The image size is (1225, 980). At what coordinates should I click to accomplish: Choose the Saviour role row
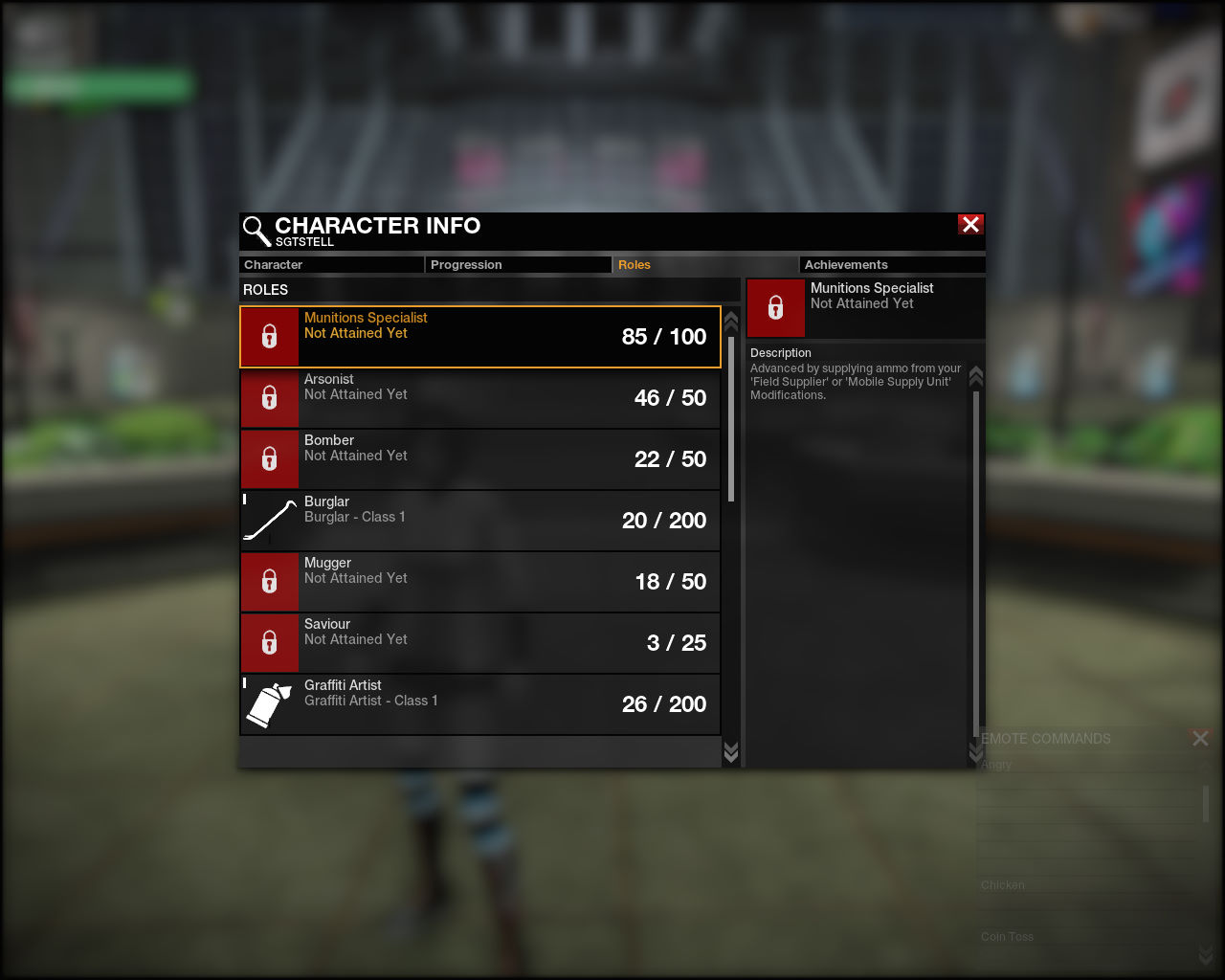point(479,643)
